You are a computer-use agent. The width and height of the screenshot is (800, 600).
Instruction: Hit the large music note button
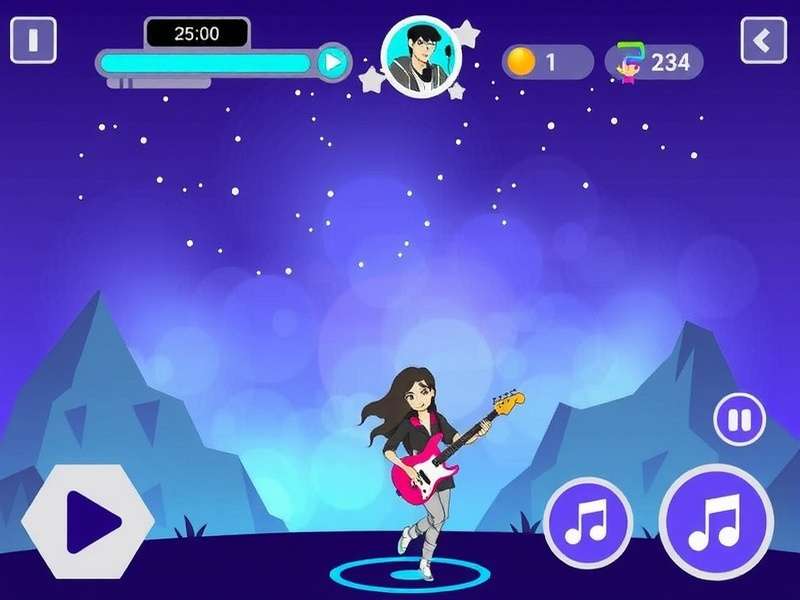(x=715, y=520)
